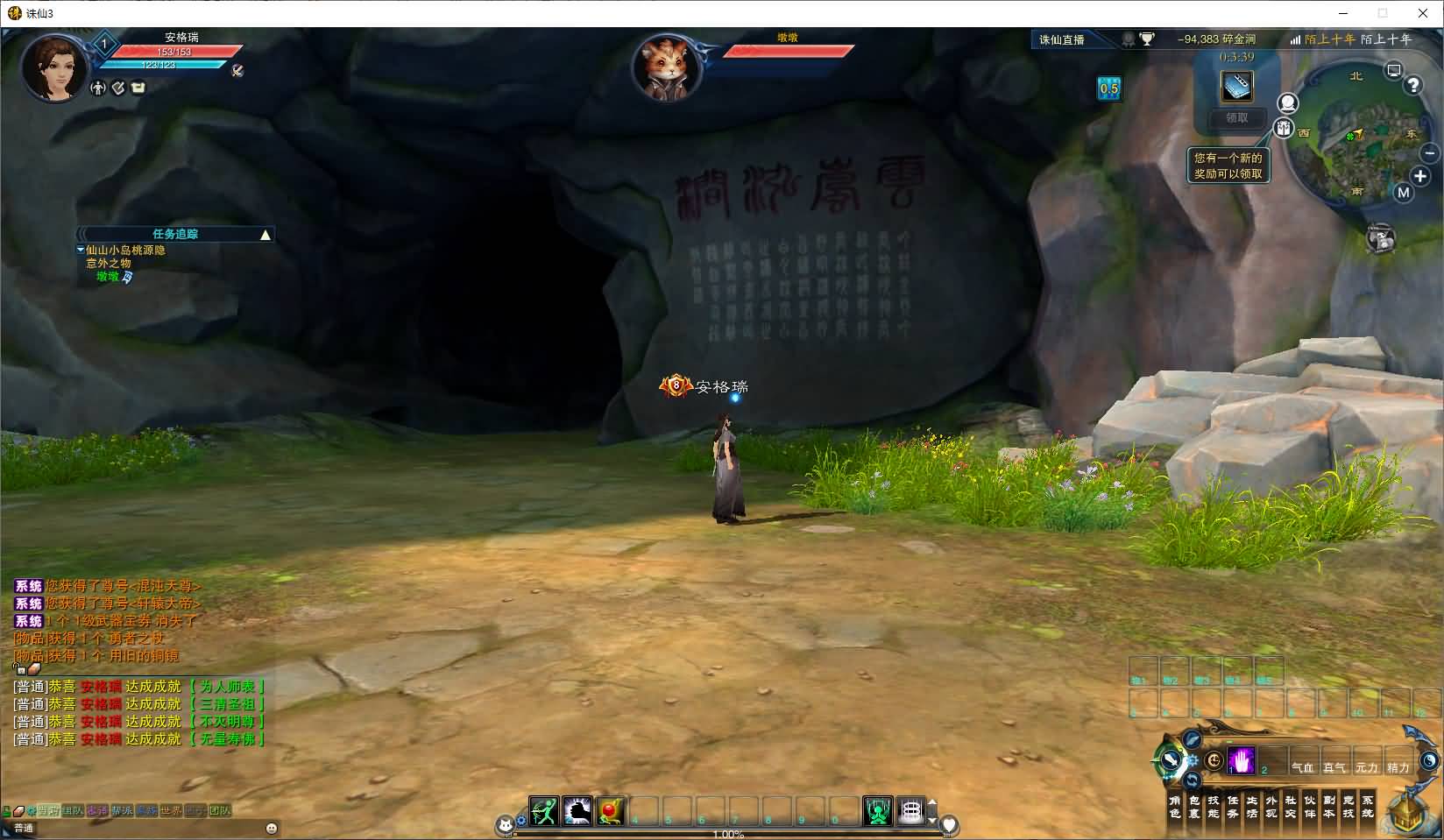Screen dimensions: 1444x840
Task: Select the meditation skill on the hotbar
Action: (x=876, y=809)
